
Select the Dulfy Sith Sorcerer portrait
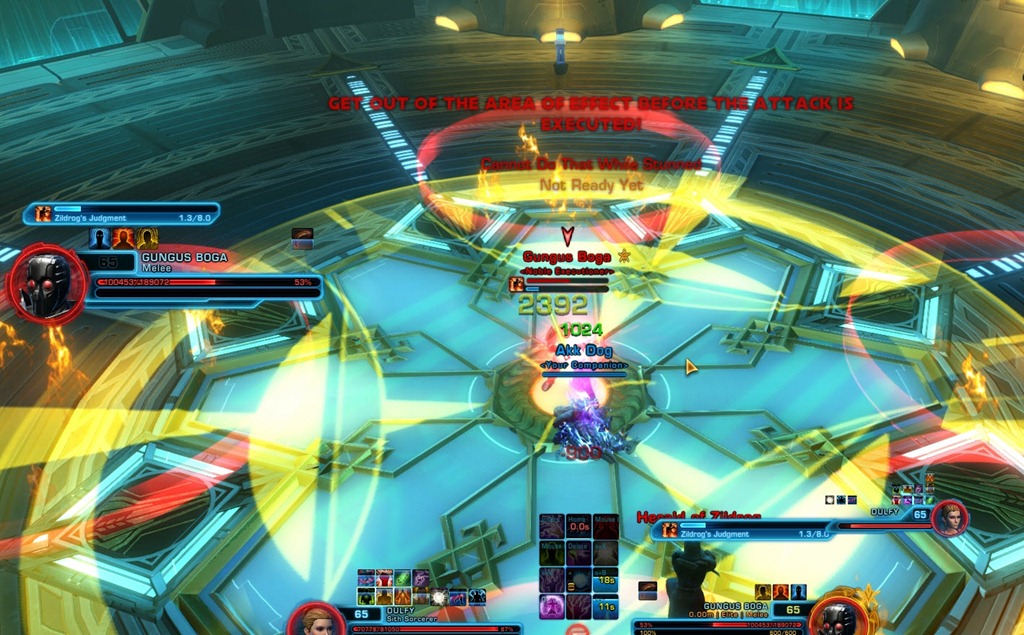point(318,620)
